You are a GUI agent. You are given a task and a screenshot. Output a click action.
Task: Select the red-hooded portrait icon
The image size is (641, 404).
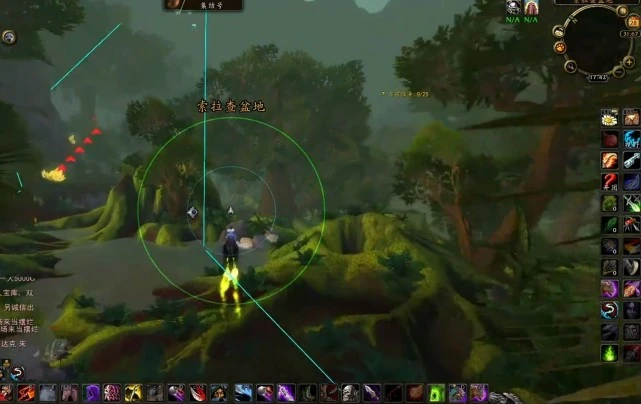point(531,7)
